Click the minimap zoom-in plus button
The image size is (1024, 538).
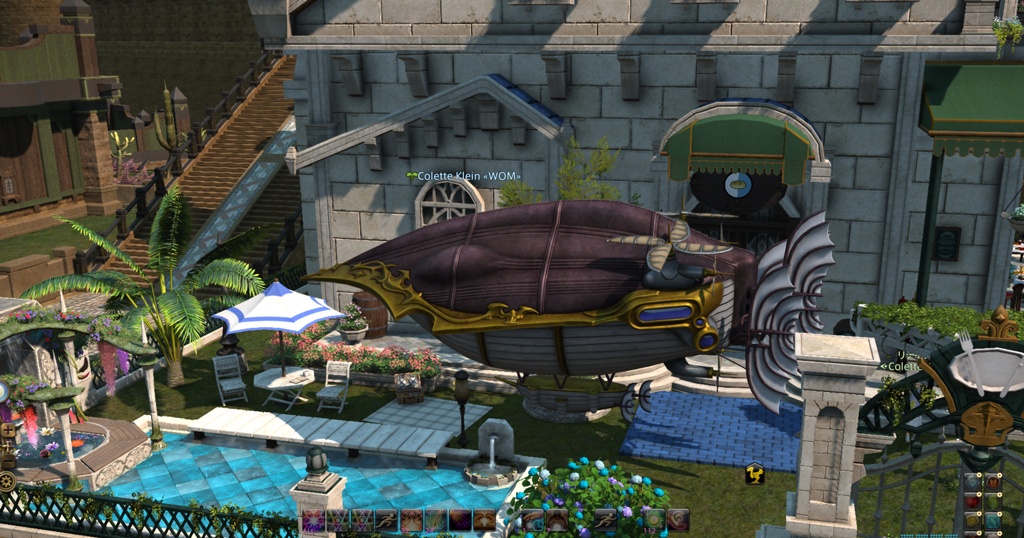point(8,431)
